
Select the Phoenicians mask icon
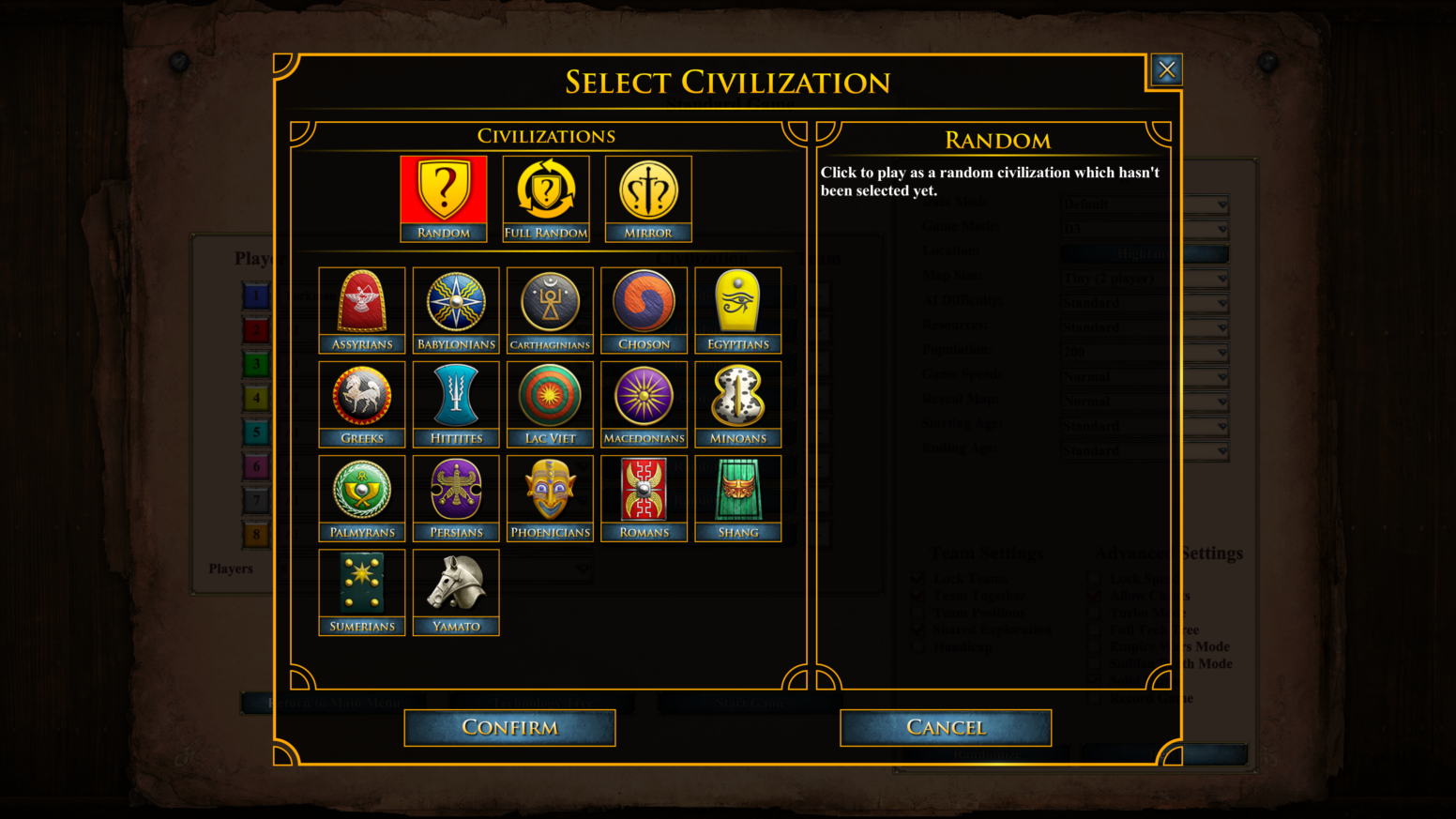[x=550, y=490]
